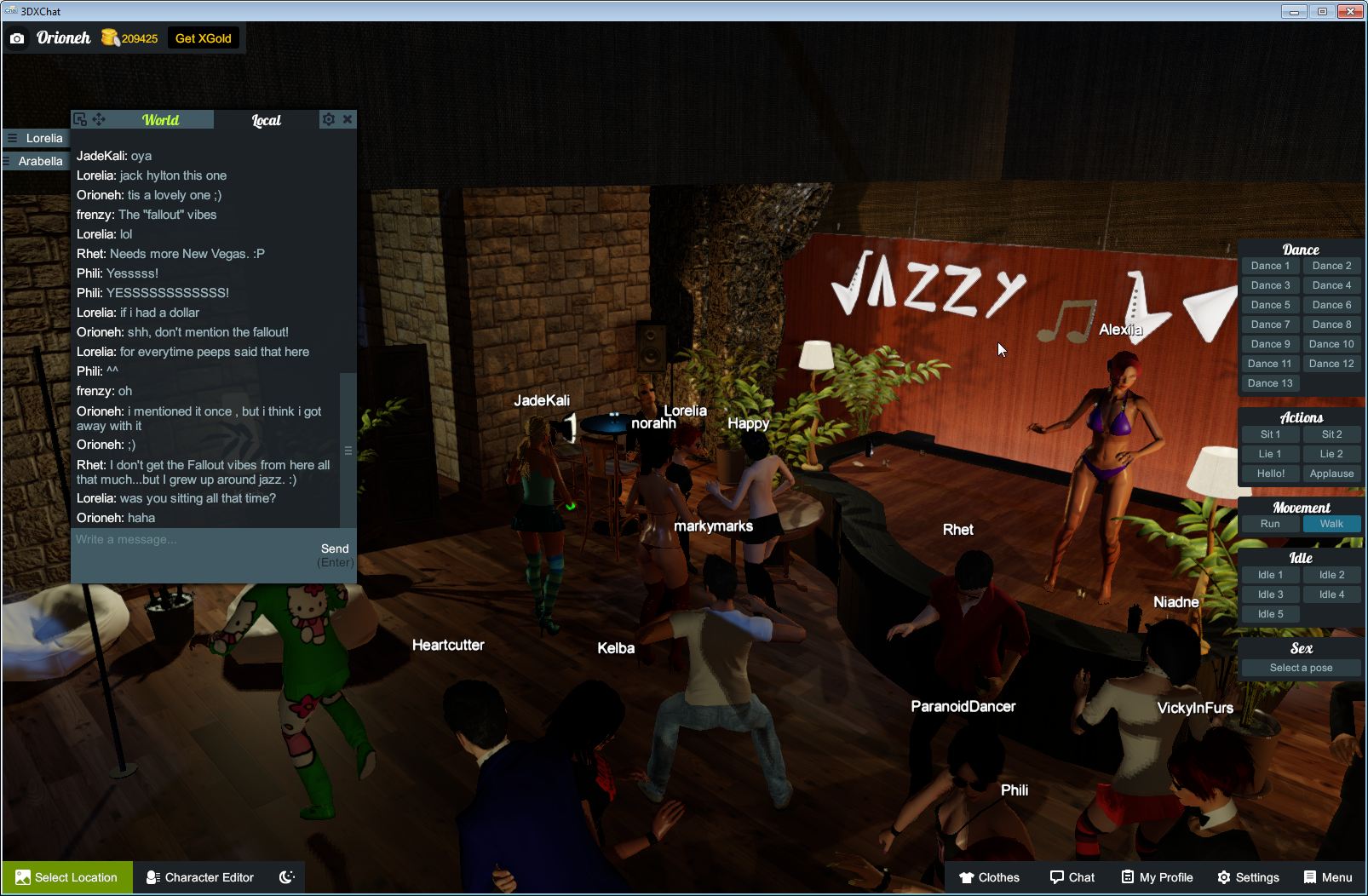Switch movement mode to Run
The height and width of the screenshot is (896, 1368).
pos(1270,524)
